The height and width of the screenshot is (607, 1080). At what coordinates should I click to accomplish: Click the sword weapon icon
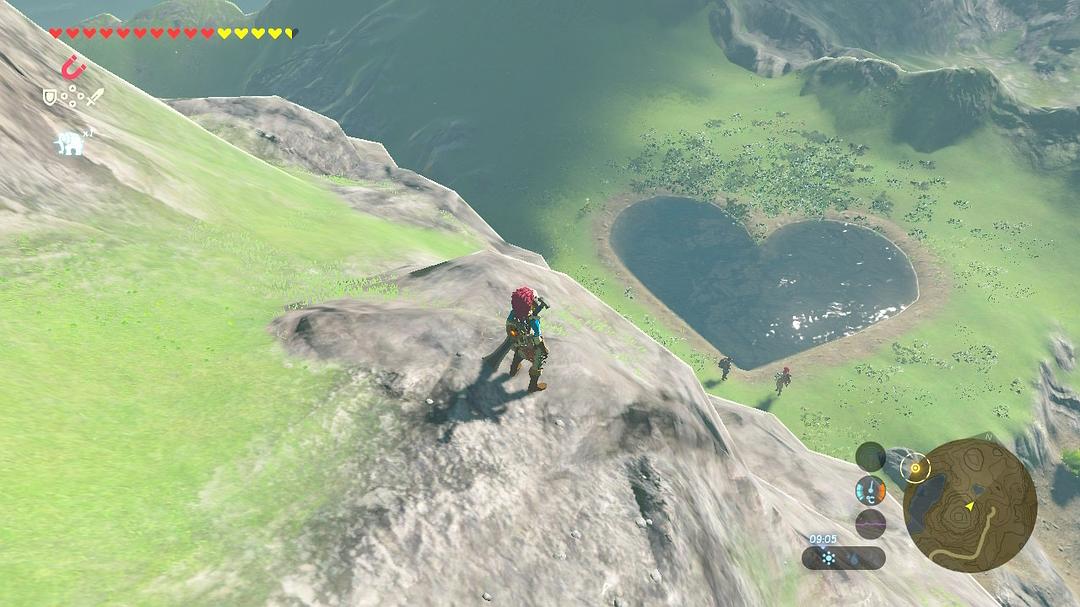(x=95, y=97)
